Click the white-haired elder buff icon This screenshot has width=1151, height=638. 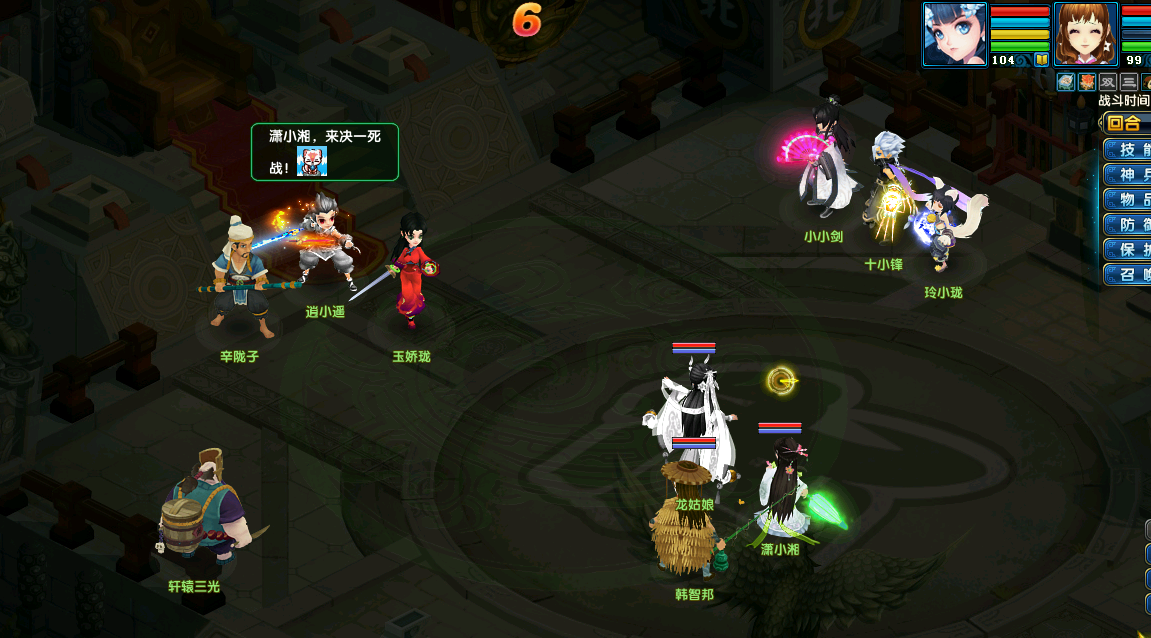[1066, 82]
